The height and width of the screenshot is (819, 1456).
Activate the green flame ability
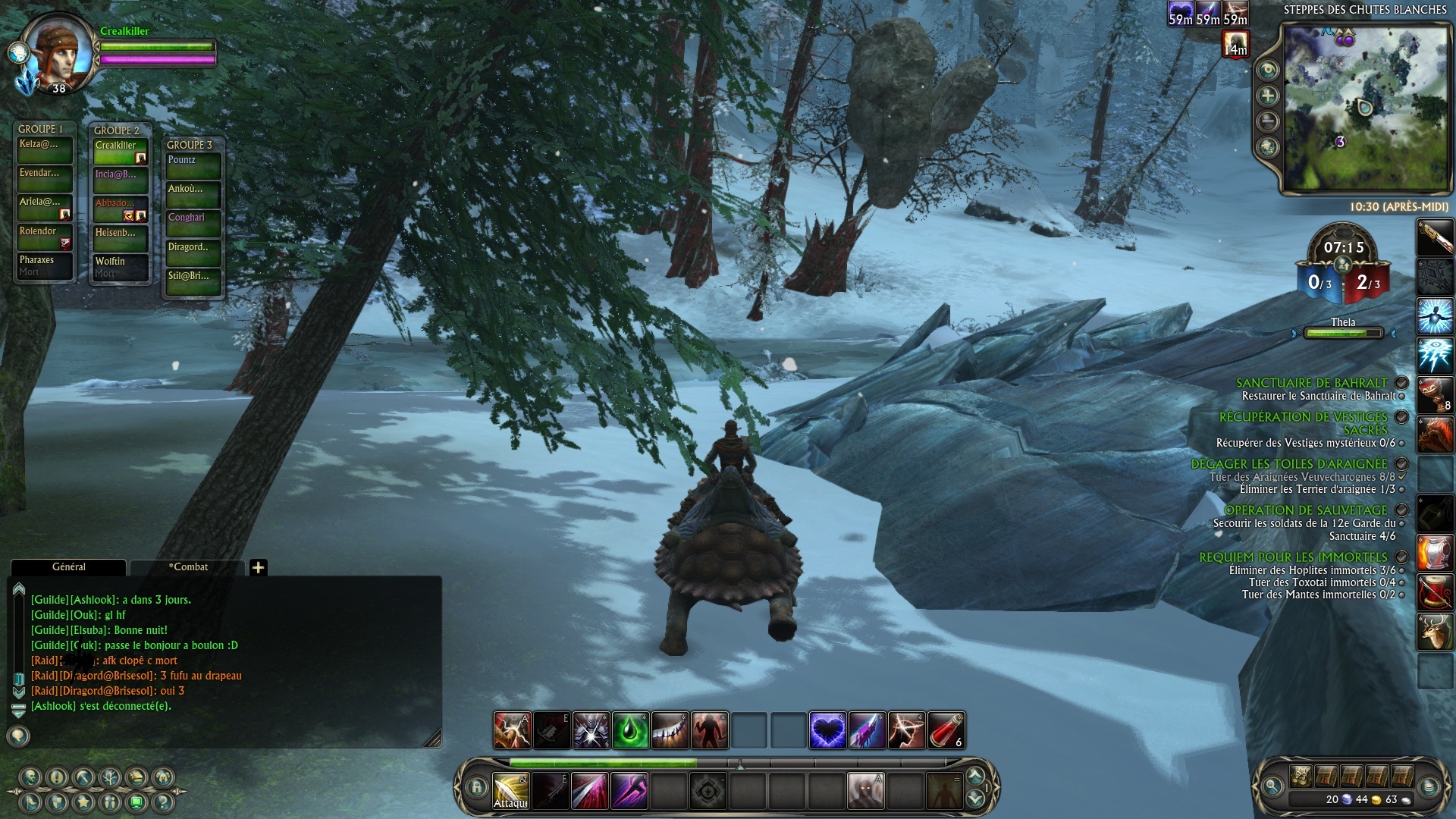pos(630,731)
